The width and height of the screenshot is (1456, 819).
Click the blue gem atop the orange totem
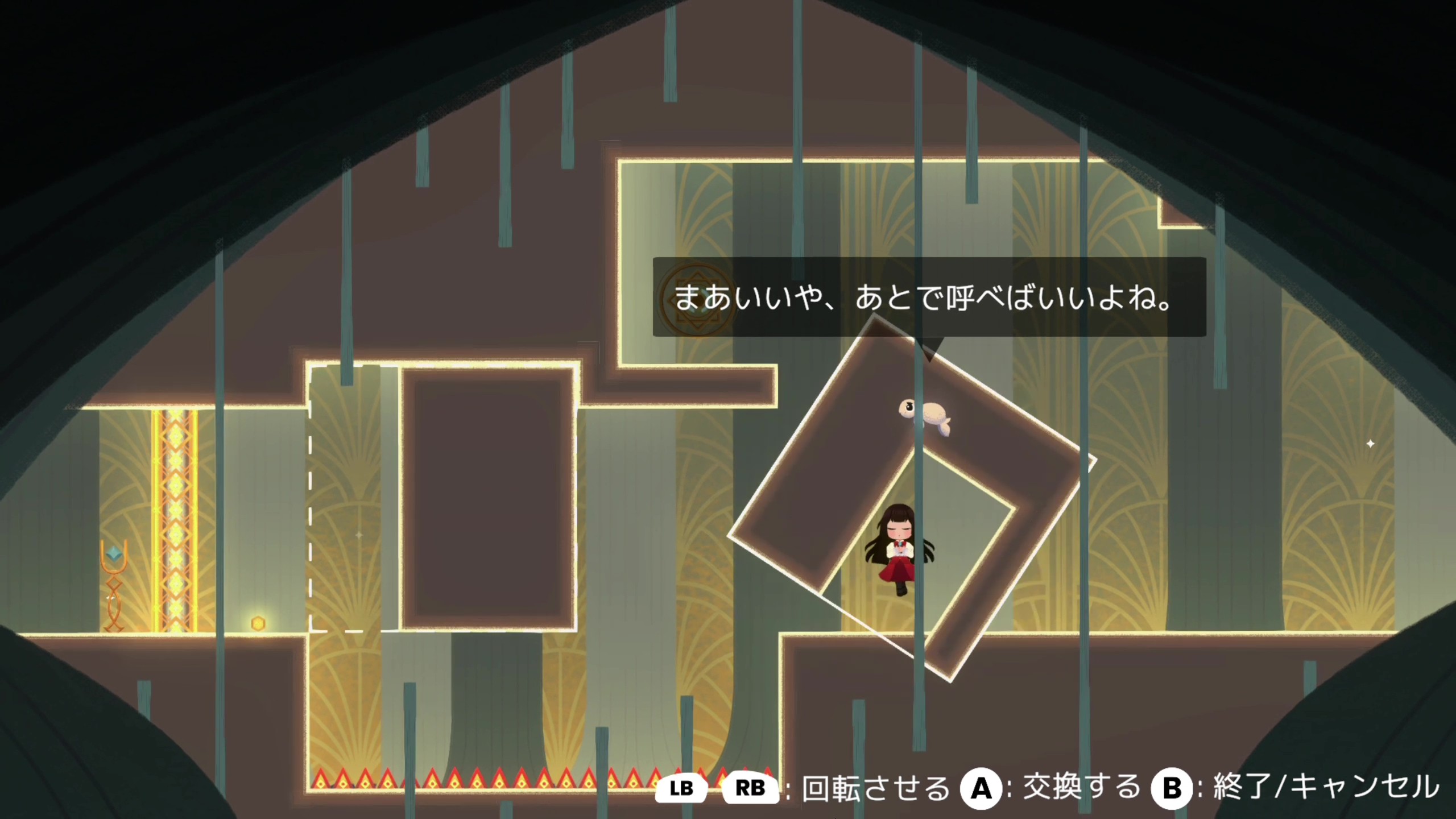(114, 553)
